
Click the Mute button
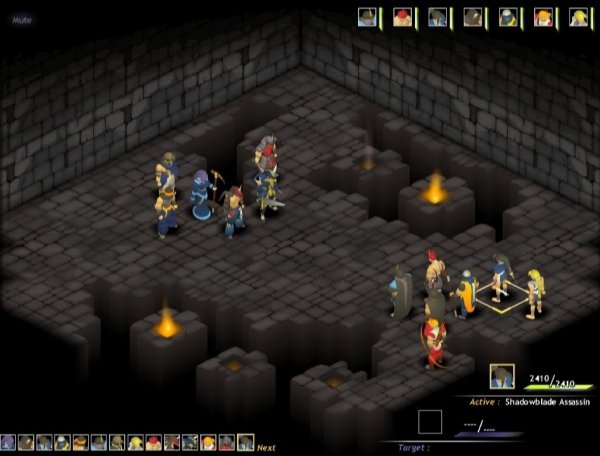[x=22, y=18]
